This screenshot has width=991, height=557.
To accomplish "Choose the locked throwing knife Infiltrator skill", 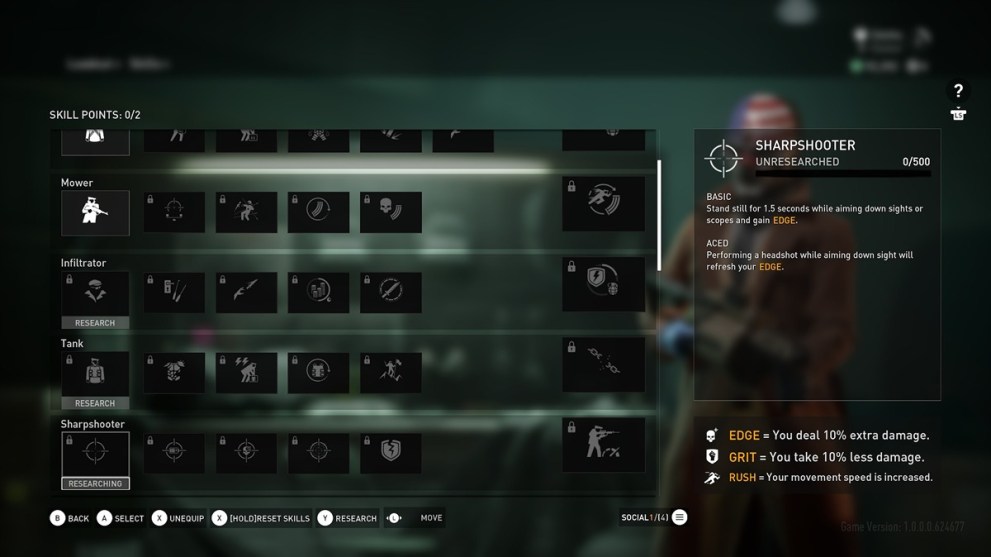I will [x=246, y=292].
